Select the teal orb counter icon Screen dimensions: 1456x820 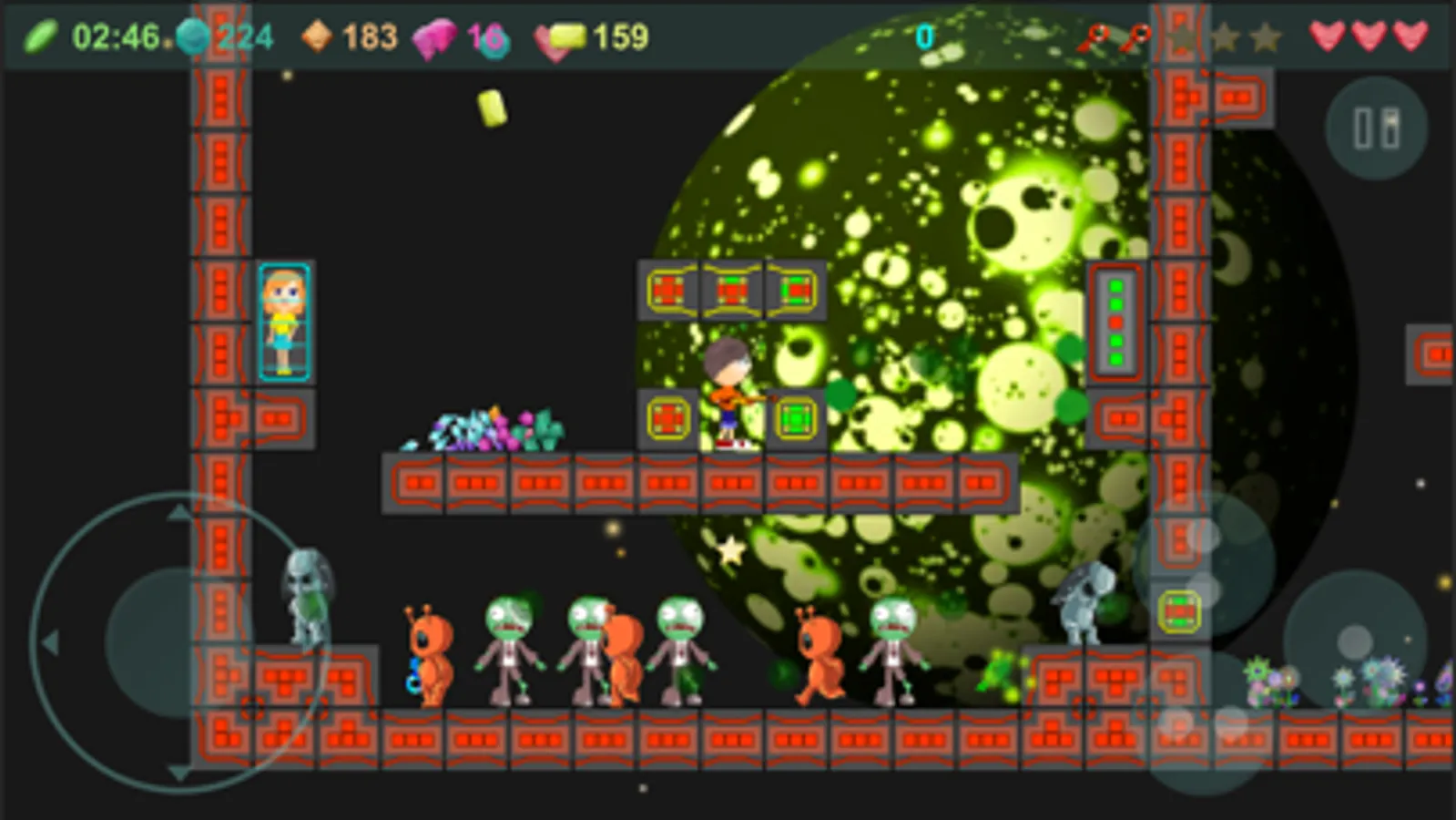[x=192, y=35]
